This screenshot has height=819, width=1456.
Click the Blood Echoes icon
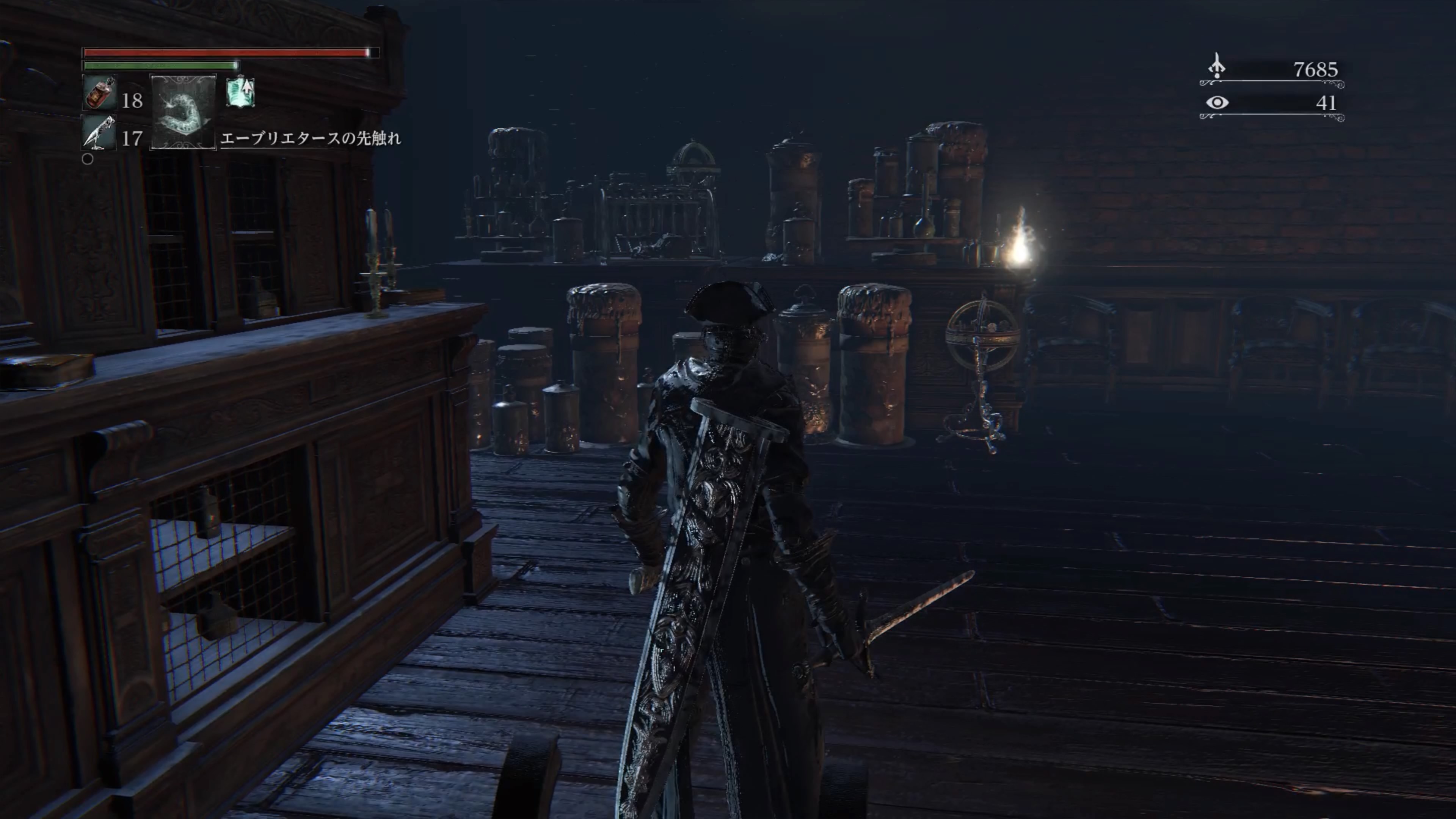pos(1216,67)
